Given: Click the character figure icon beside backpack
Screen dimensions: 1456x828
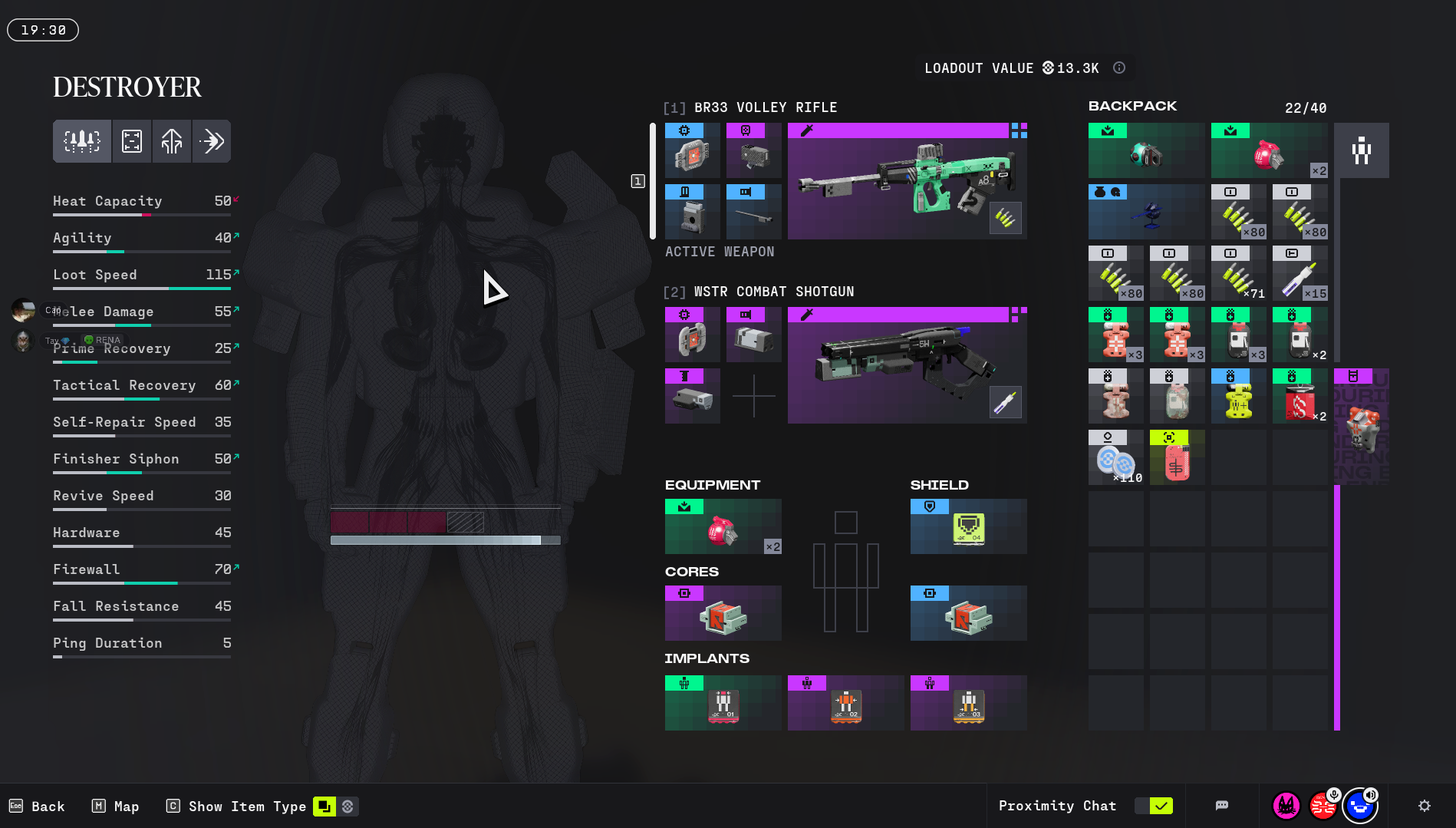Looking at the screenshot, I should (1361, 150).
